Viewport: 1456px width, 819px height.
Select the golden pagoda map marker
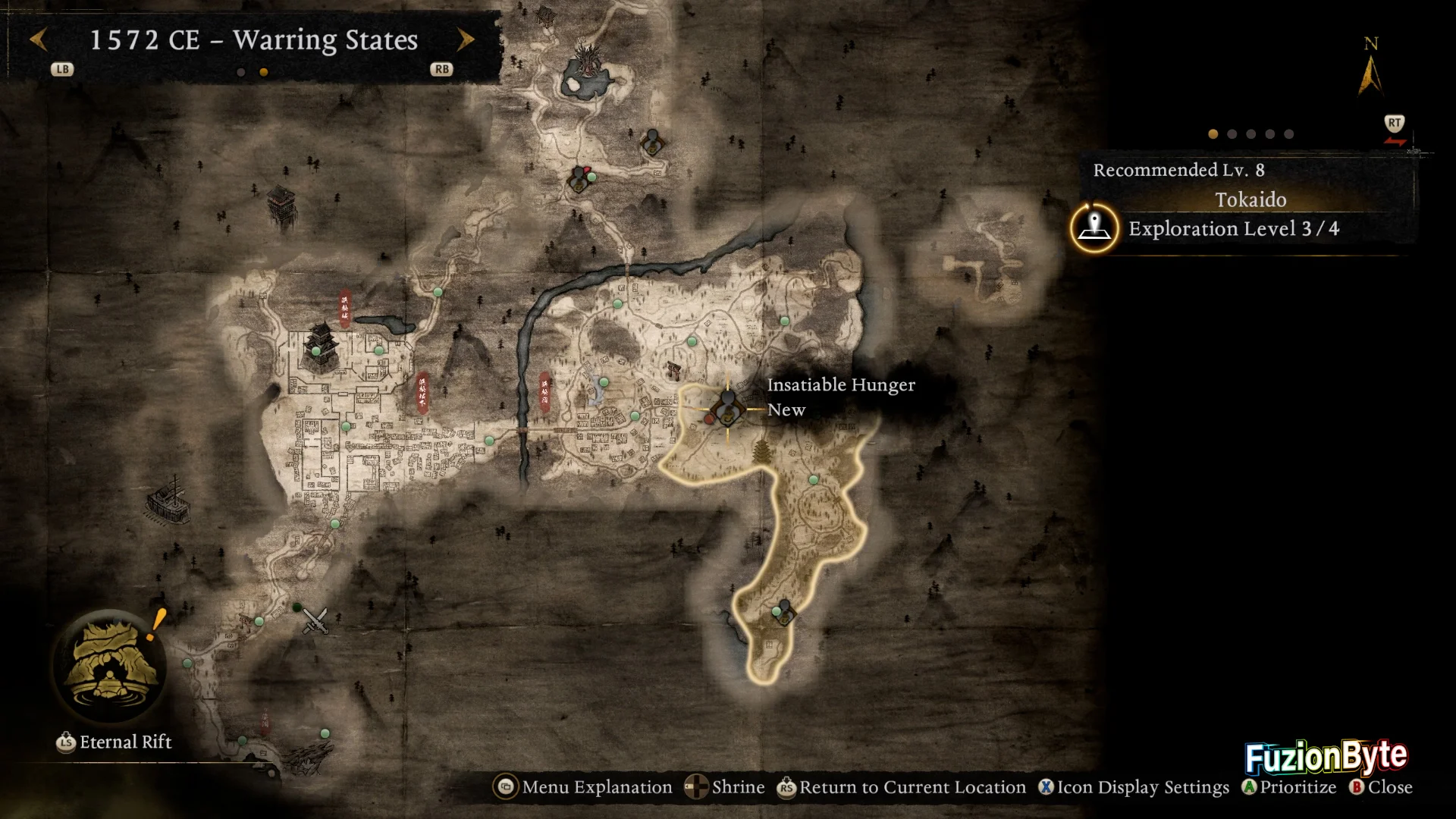tap(761, 451)
